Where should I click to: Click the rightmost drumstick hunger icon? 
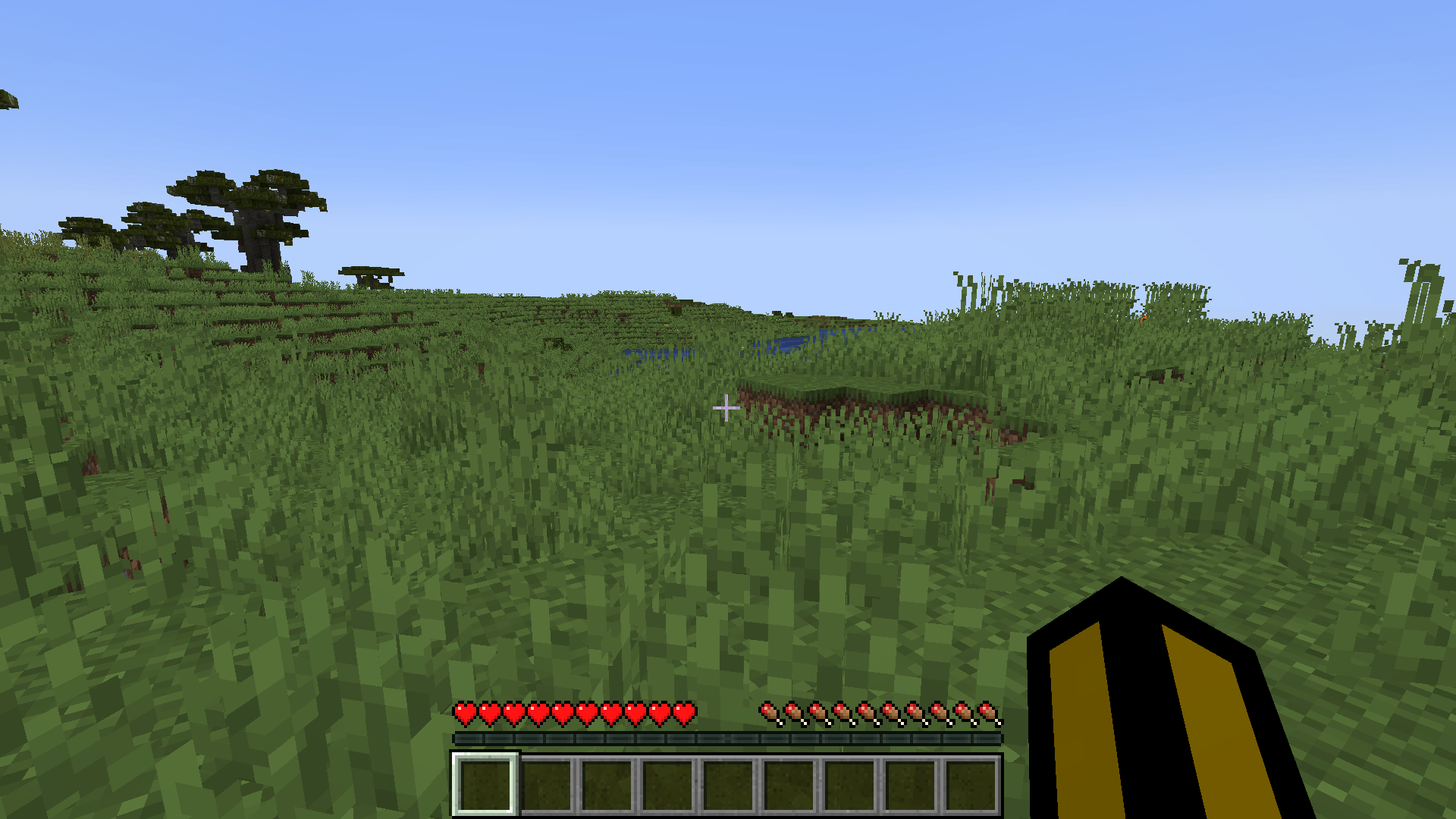tap(986, 713)
